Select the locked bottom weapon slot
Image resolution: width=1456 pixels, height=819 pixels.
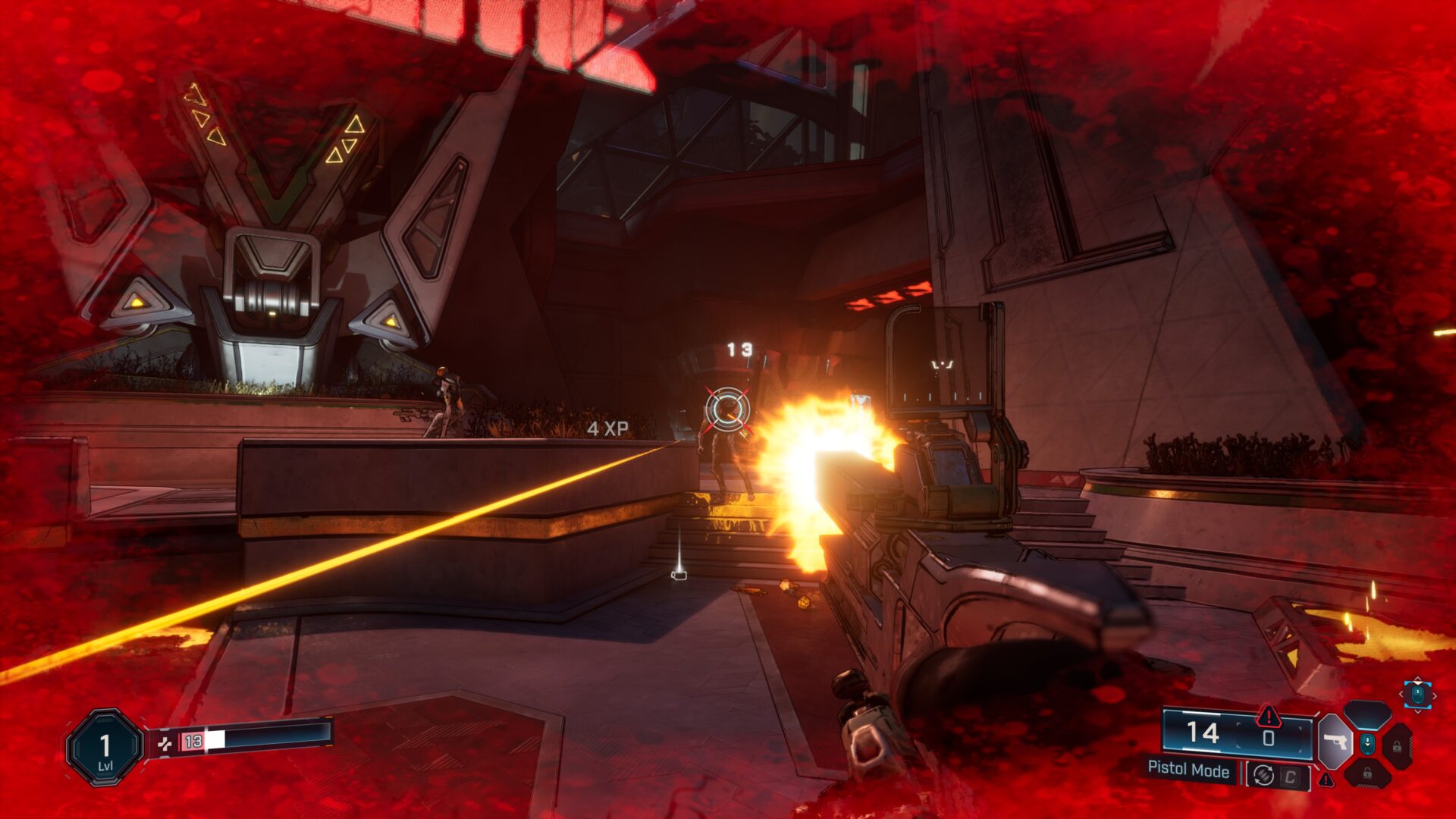1367,773
